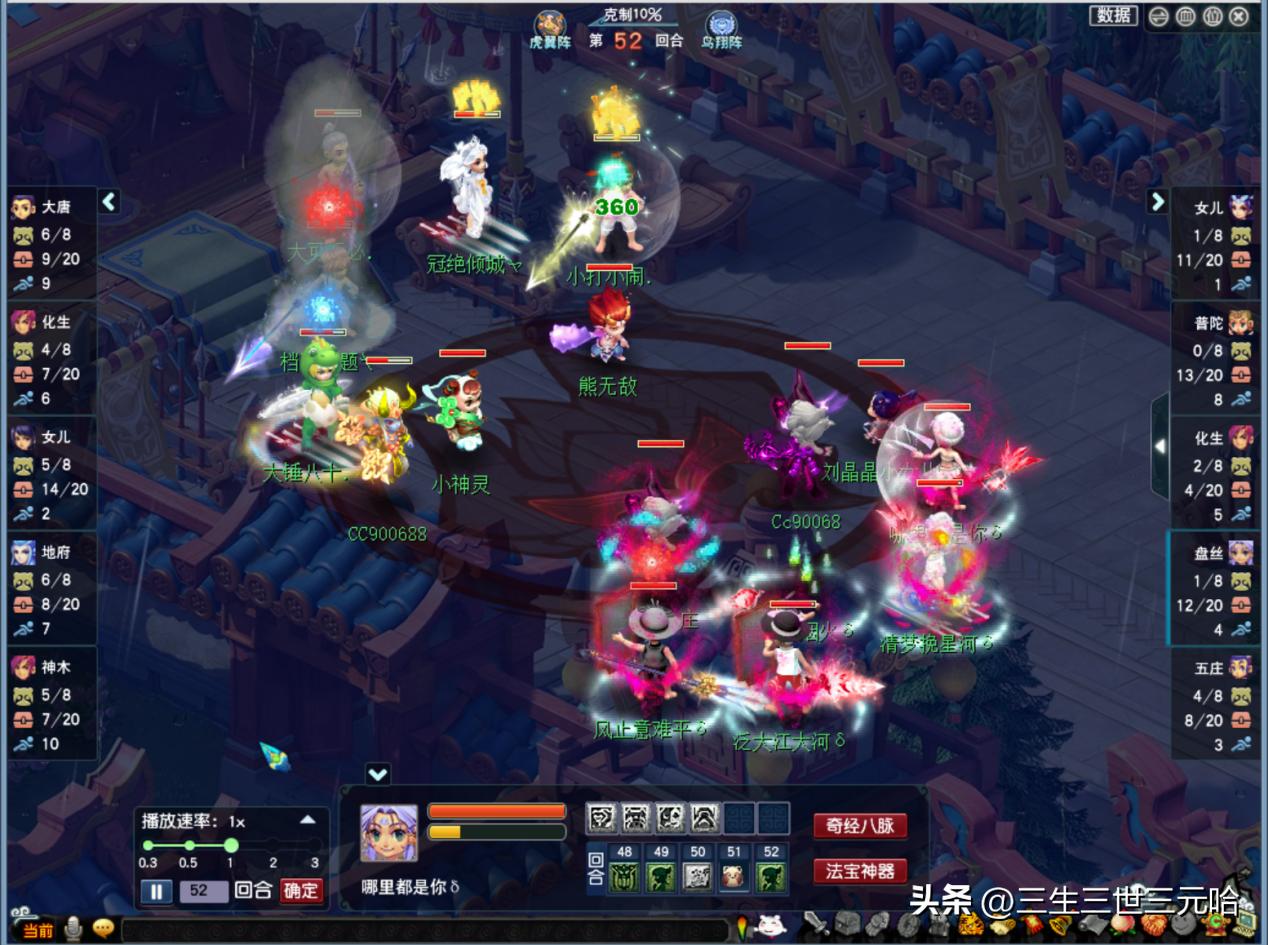Select the round 51 action icon
Image resolution: width=1268 pixels, height=945 pixels.
[x=735, y=877]
